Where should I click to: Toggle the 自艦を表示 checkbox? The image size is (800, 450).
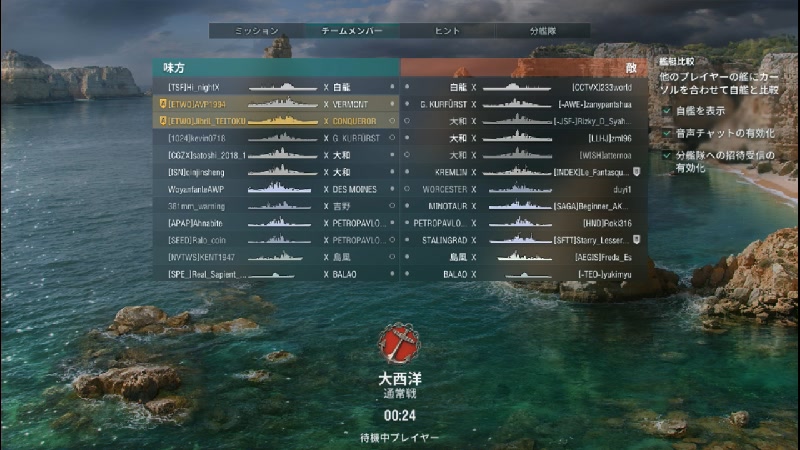point(667,110)
